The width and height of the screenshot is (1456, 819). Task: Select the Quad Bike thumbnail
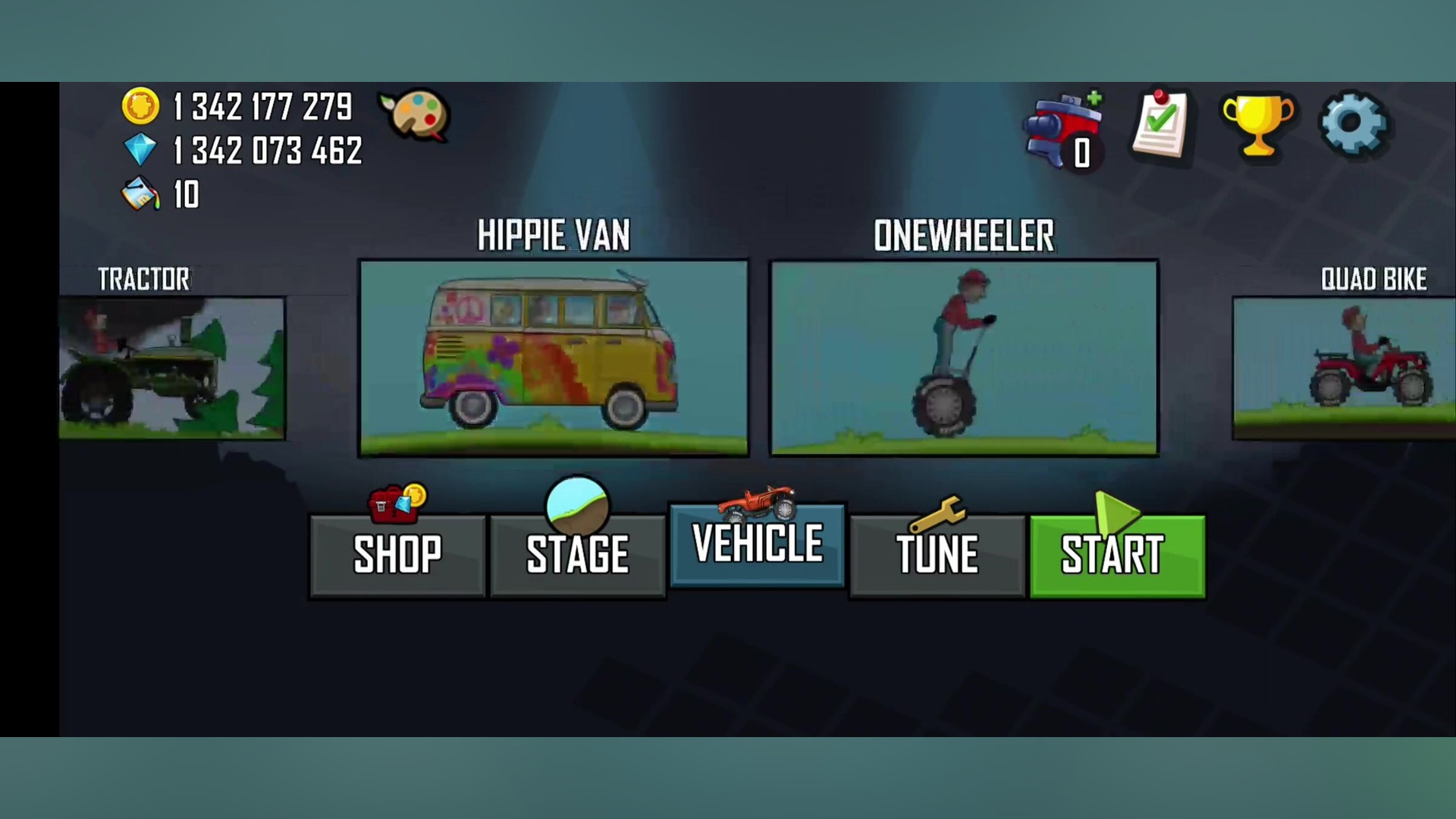point(1344,368)
